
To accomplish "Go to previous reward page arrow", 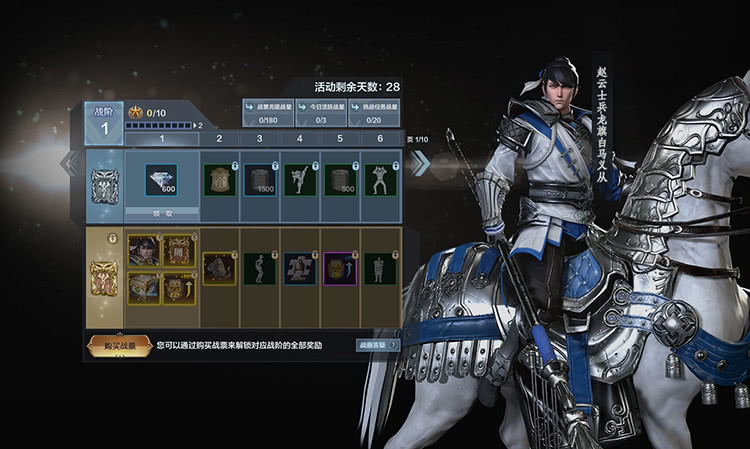I will tap(70, 163).
